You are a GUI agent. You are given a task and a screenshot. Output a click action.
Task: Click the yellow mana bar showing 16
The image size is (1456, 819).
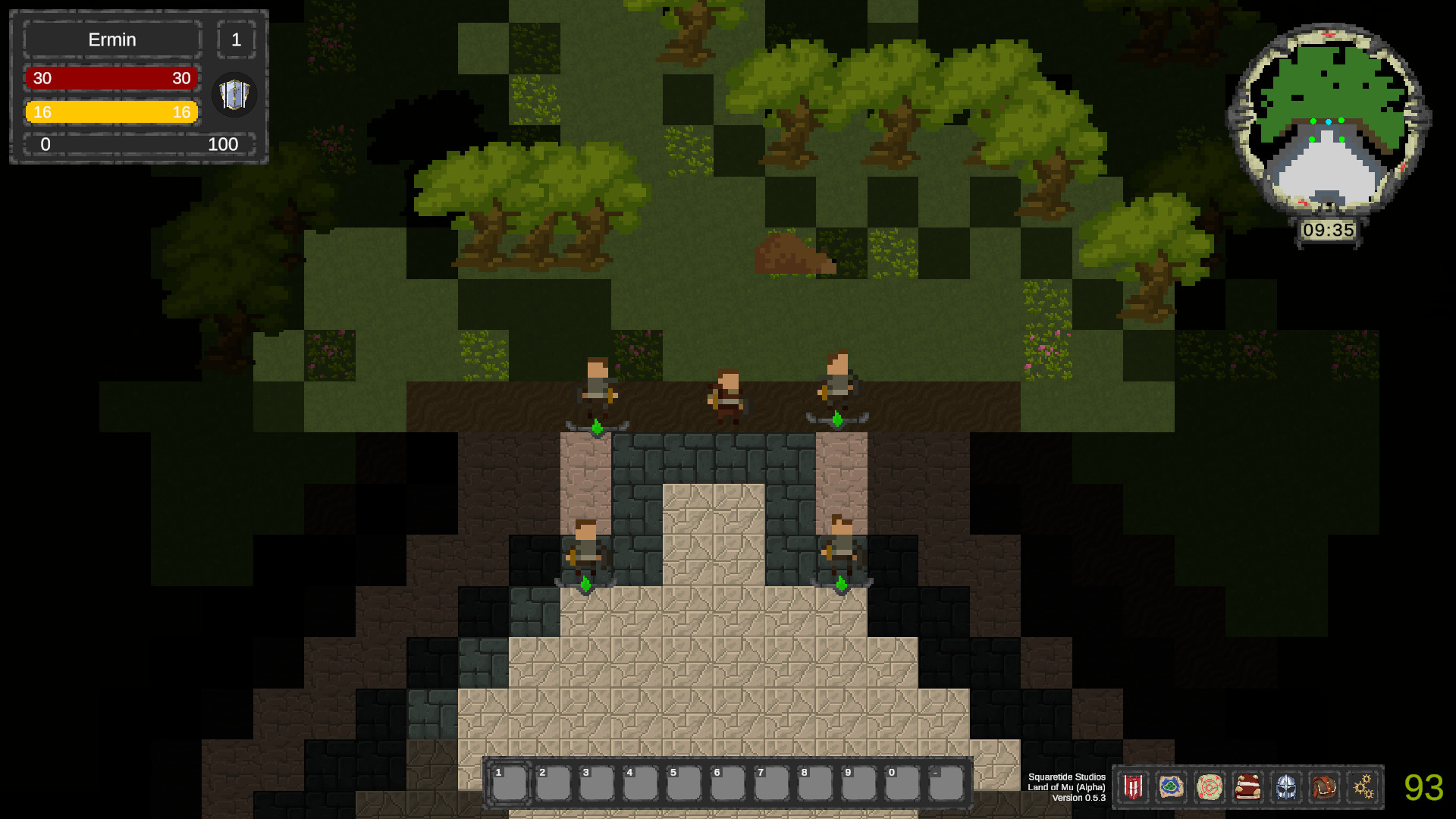111,111
